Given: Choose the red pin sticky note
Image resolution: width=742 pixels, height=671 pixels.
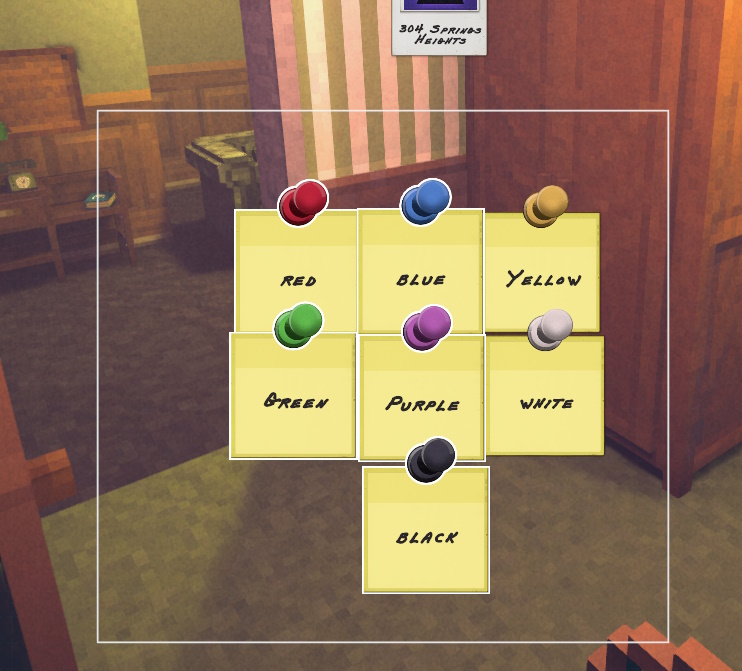Looking at the screenshot, I should click(297, 272).
